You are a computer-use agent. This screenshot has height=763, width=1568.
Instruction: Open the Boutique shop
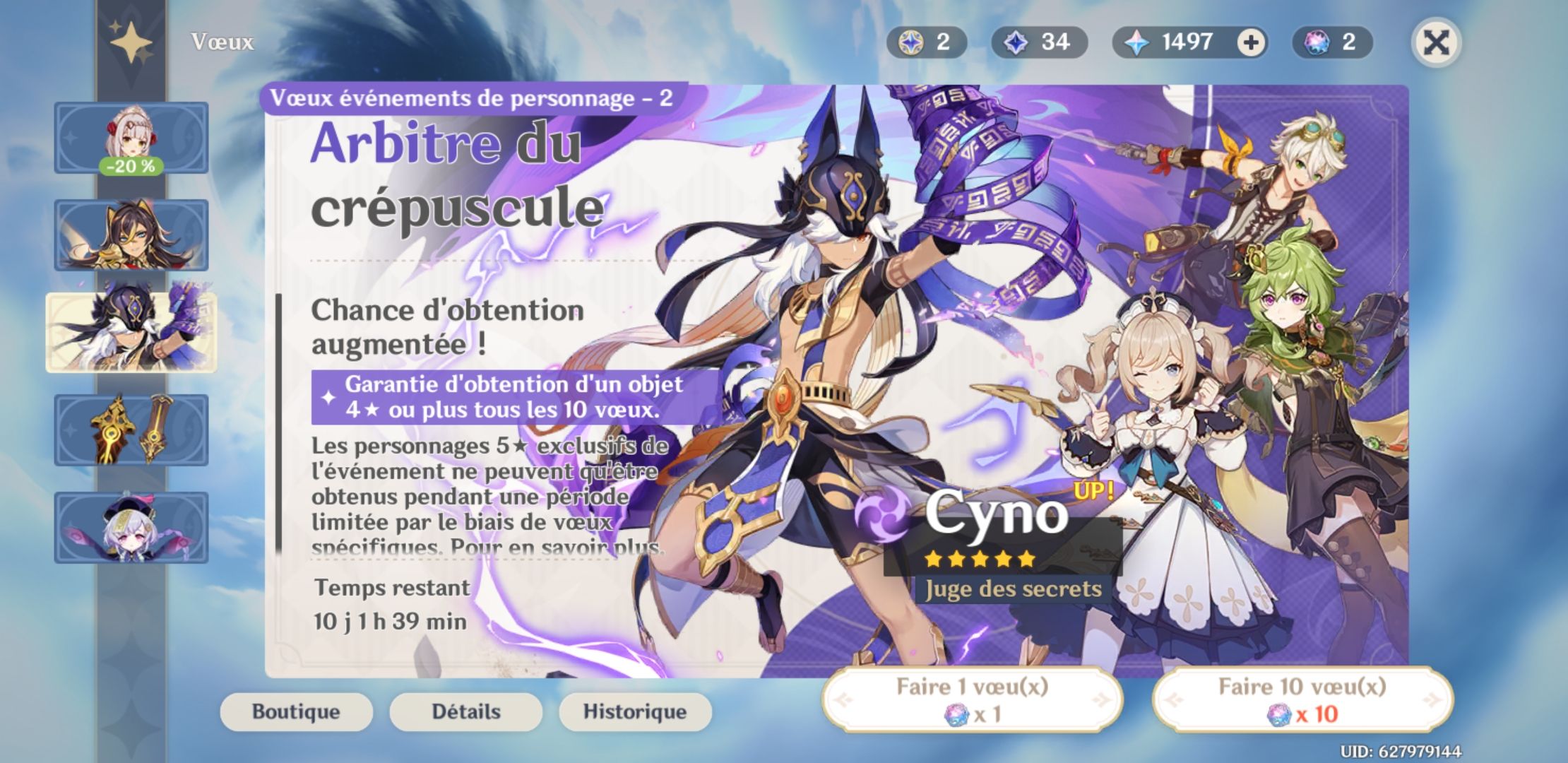coord(296,712)
